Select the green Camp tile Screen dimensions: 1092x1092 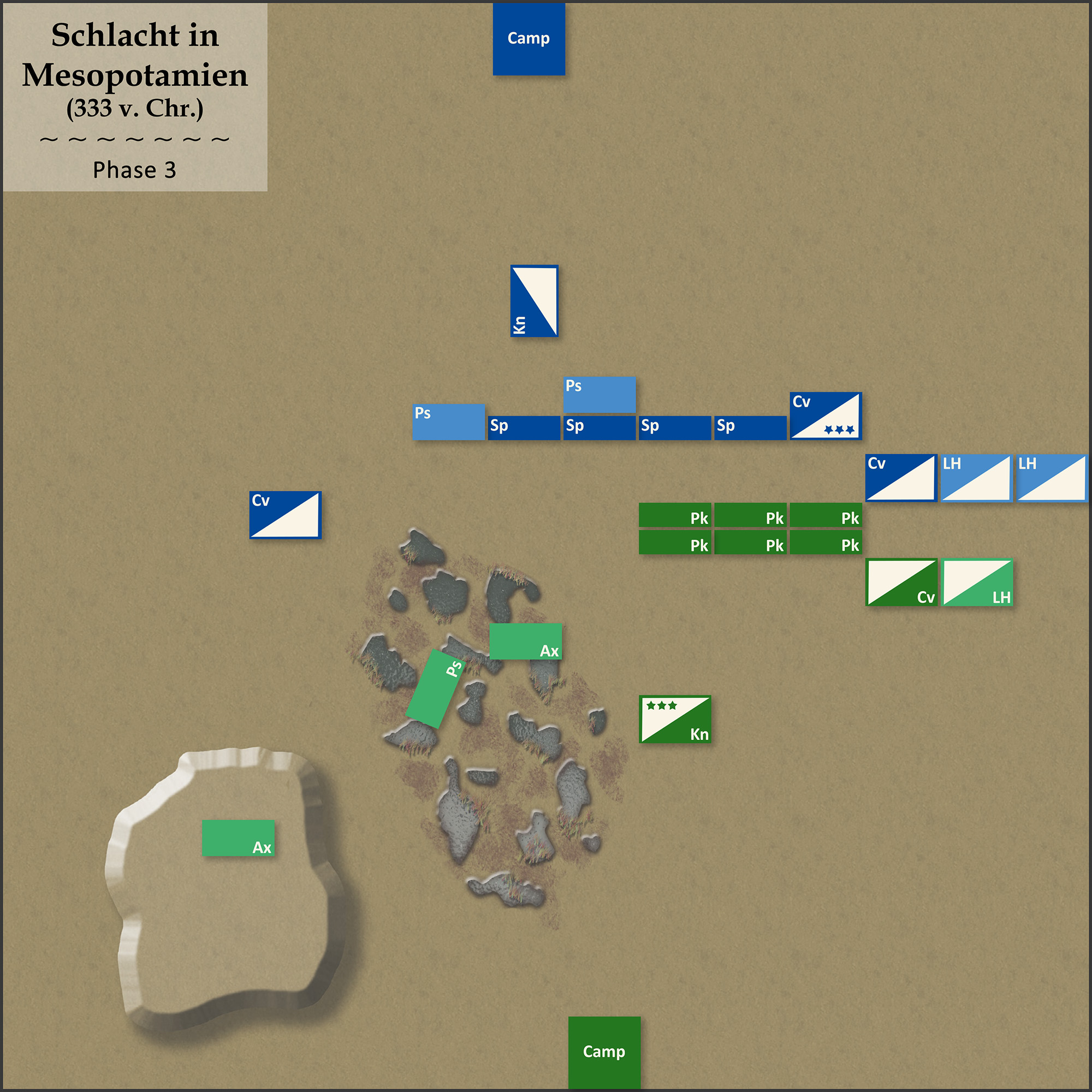point(604,1052)
